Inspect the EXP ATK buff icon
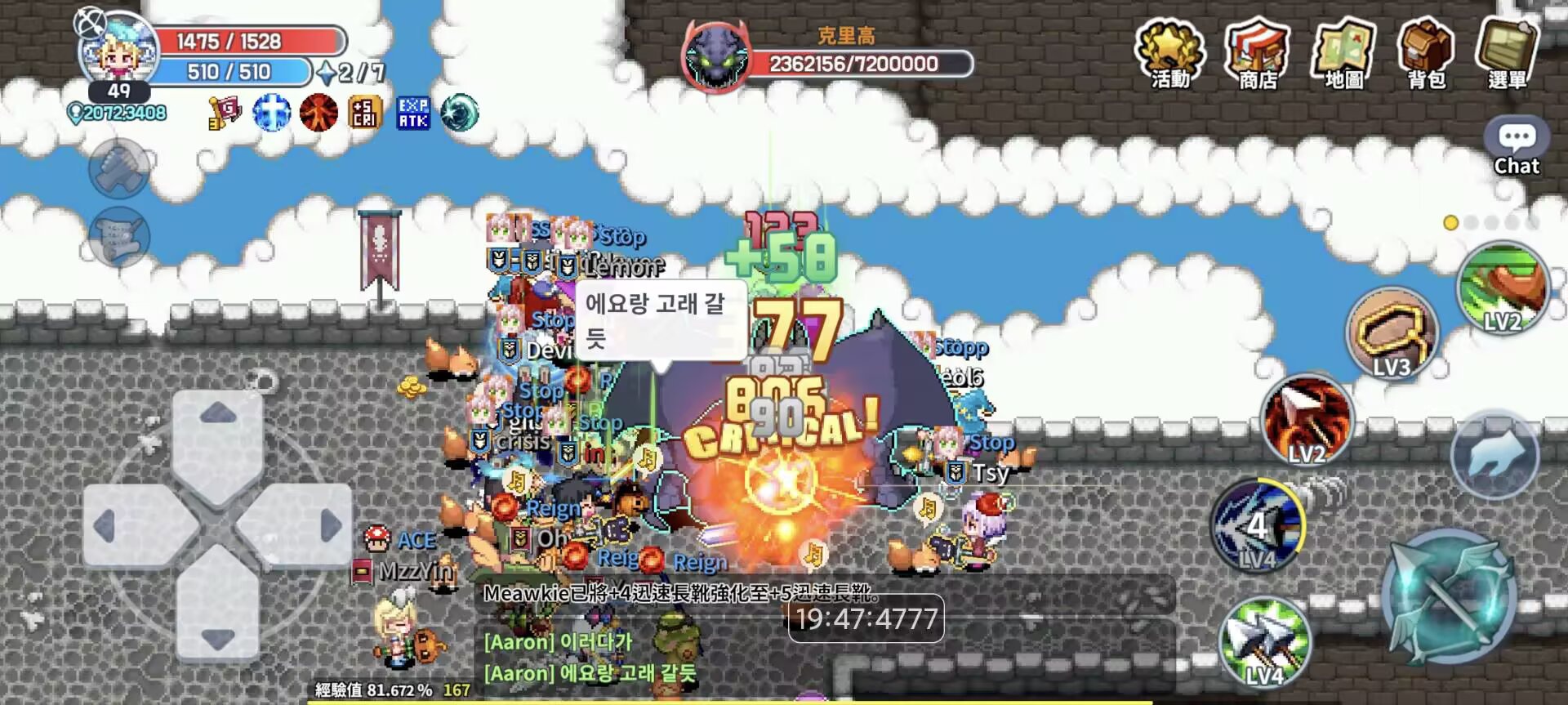Image resolution: width=1568 pixels, height=705 pixels. pos(411,114)
